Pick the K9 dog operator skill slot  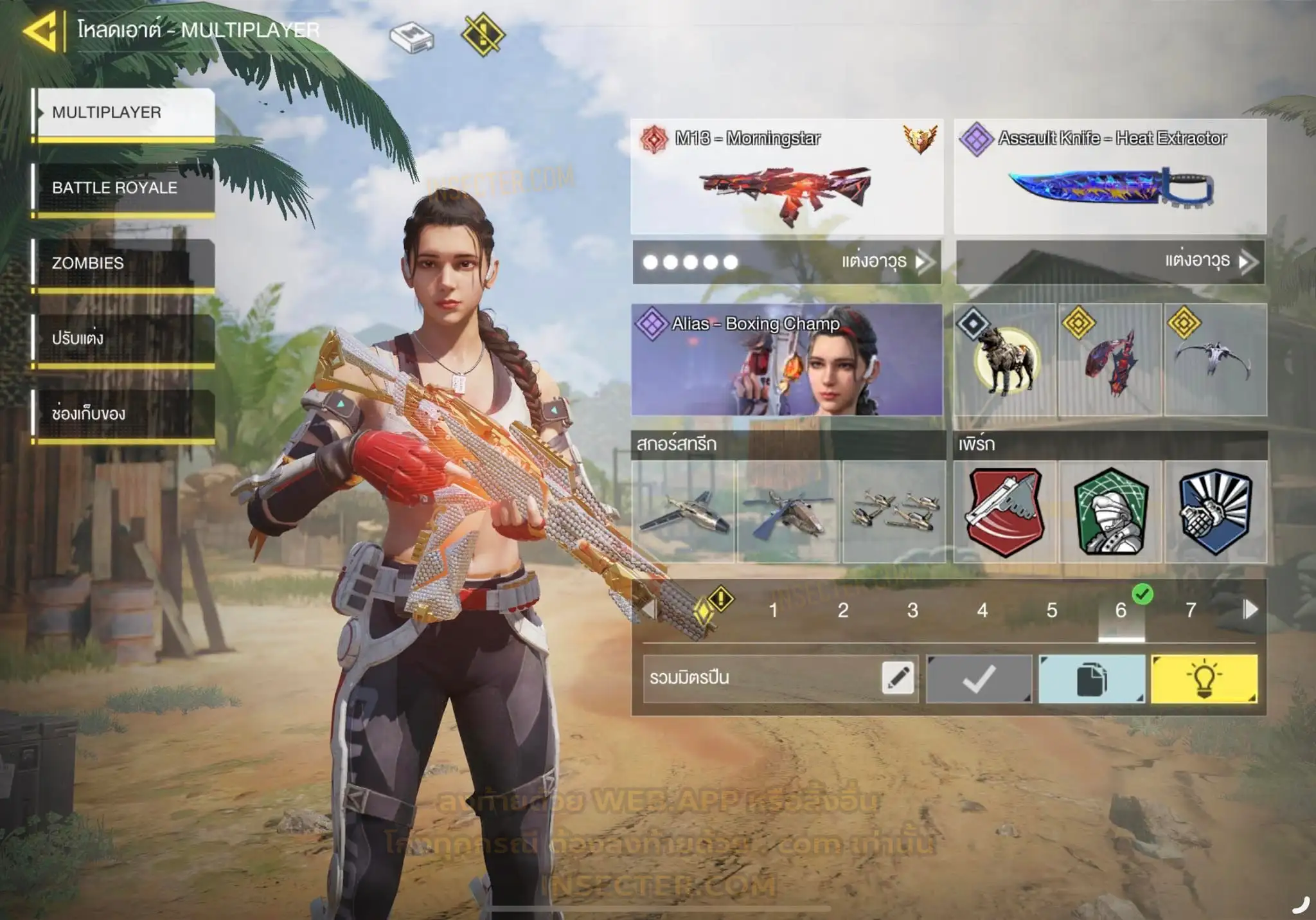(1005, 360)
